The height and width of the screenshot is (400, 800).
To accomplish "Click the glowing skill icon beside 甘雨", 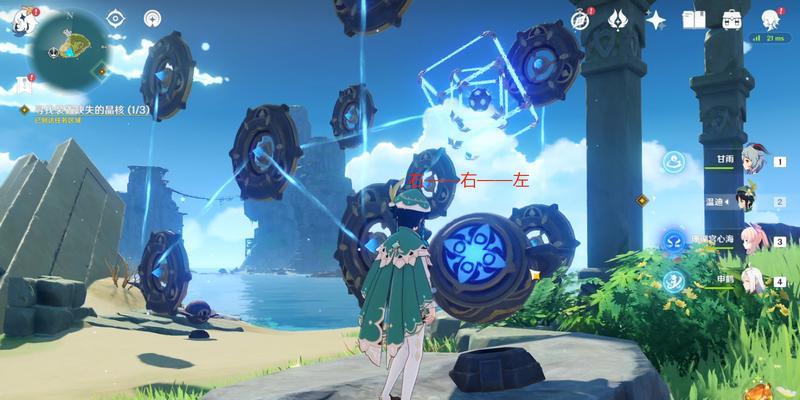I will pos(674,161).
